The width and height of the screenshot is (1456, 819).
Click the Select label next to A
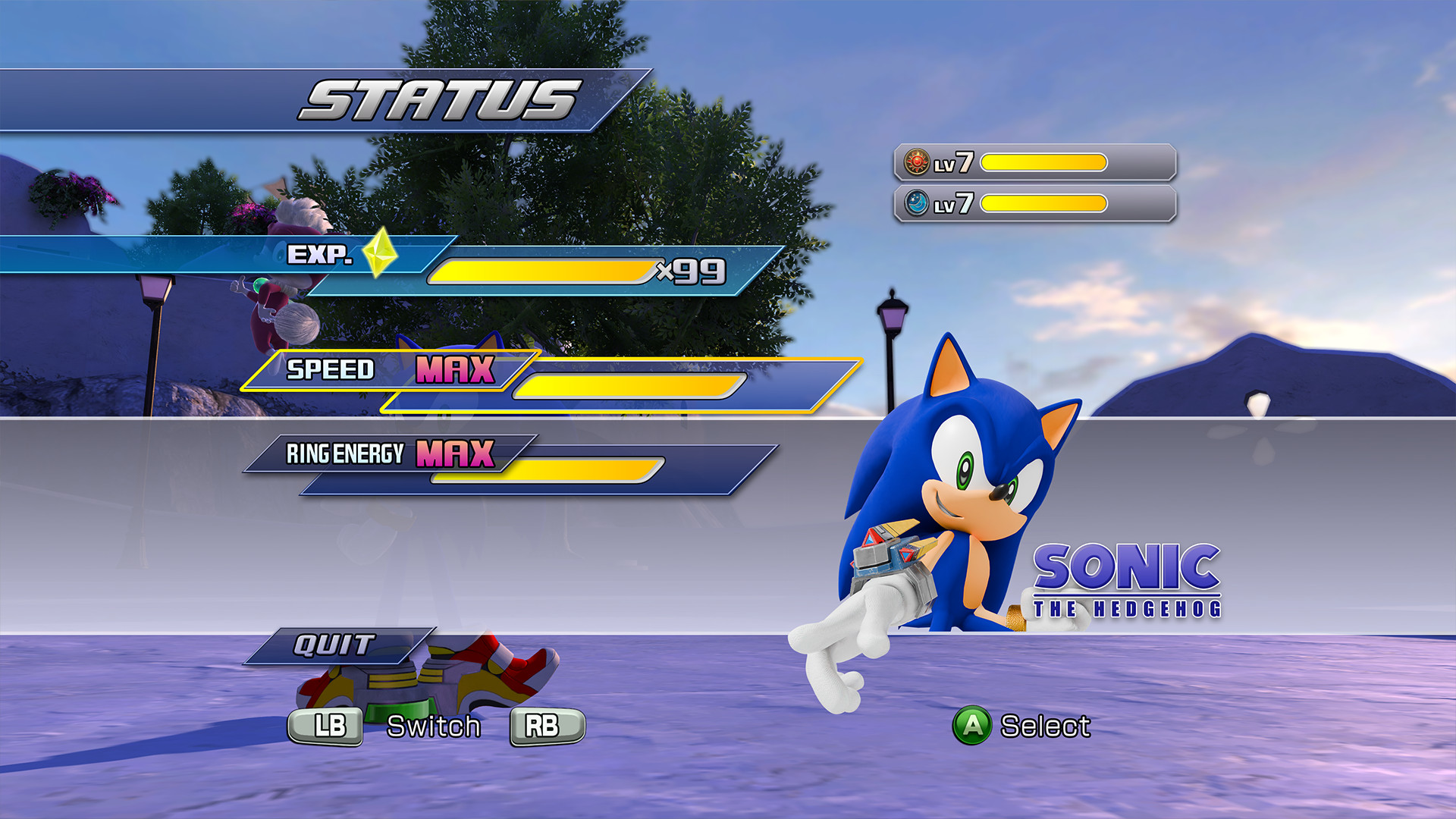tap(1046, 726)
